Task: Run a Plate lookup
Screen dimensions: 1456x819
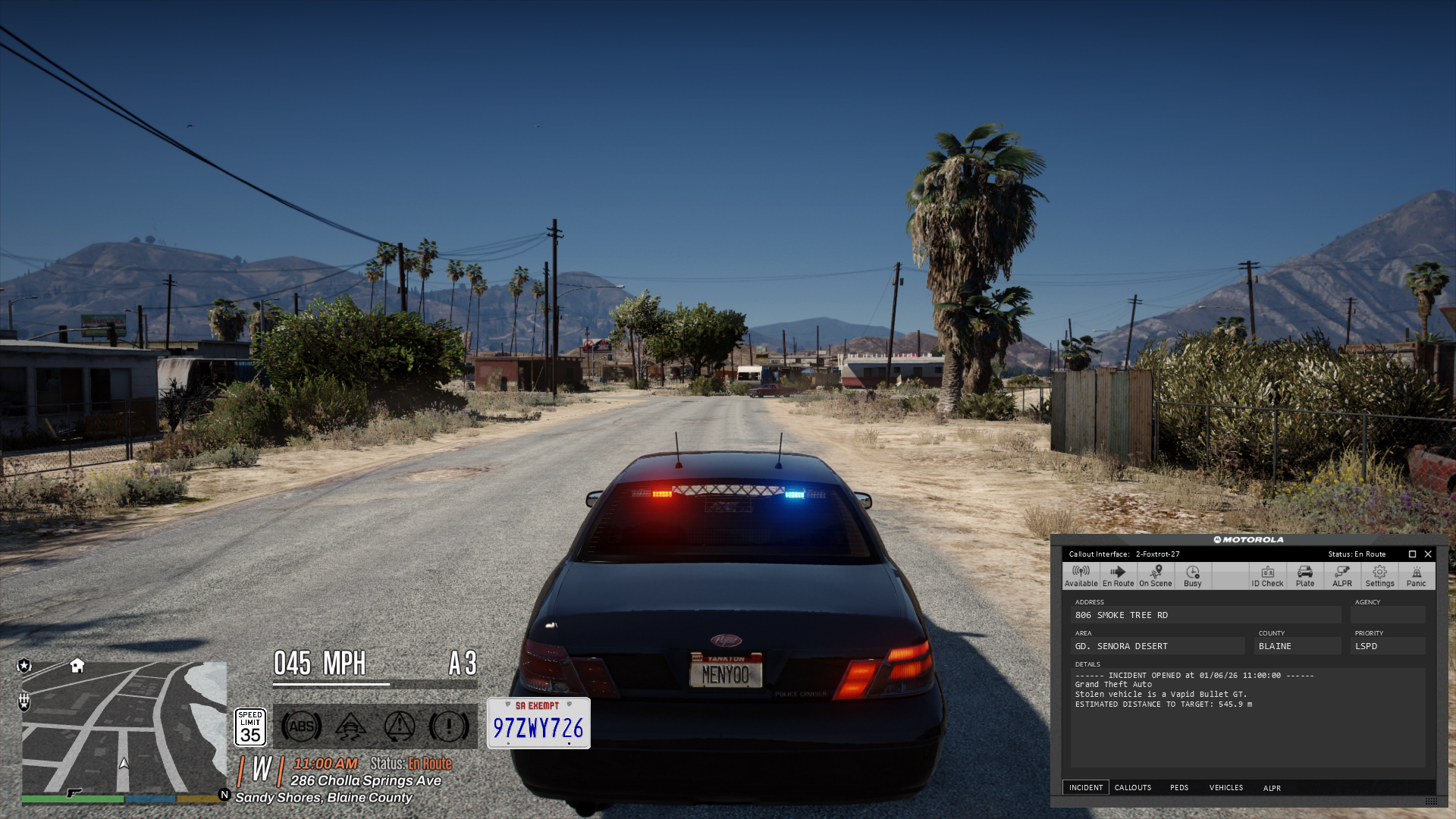Action: click(1304, 576)
